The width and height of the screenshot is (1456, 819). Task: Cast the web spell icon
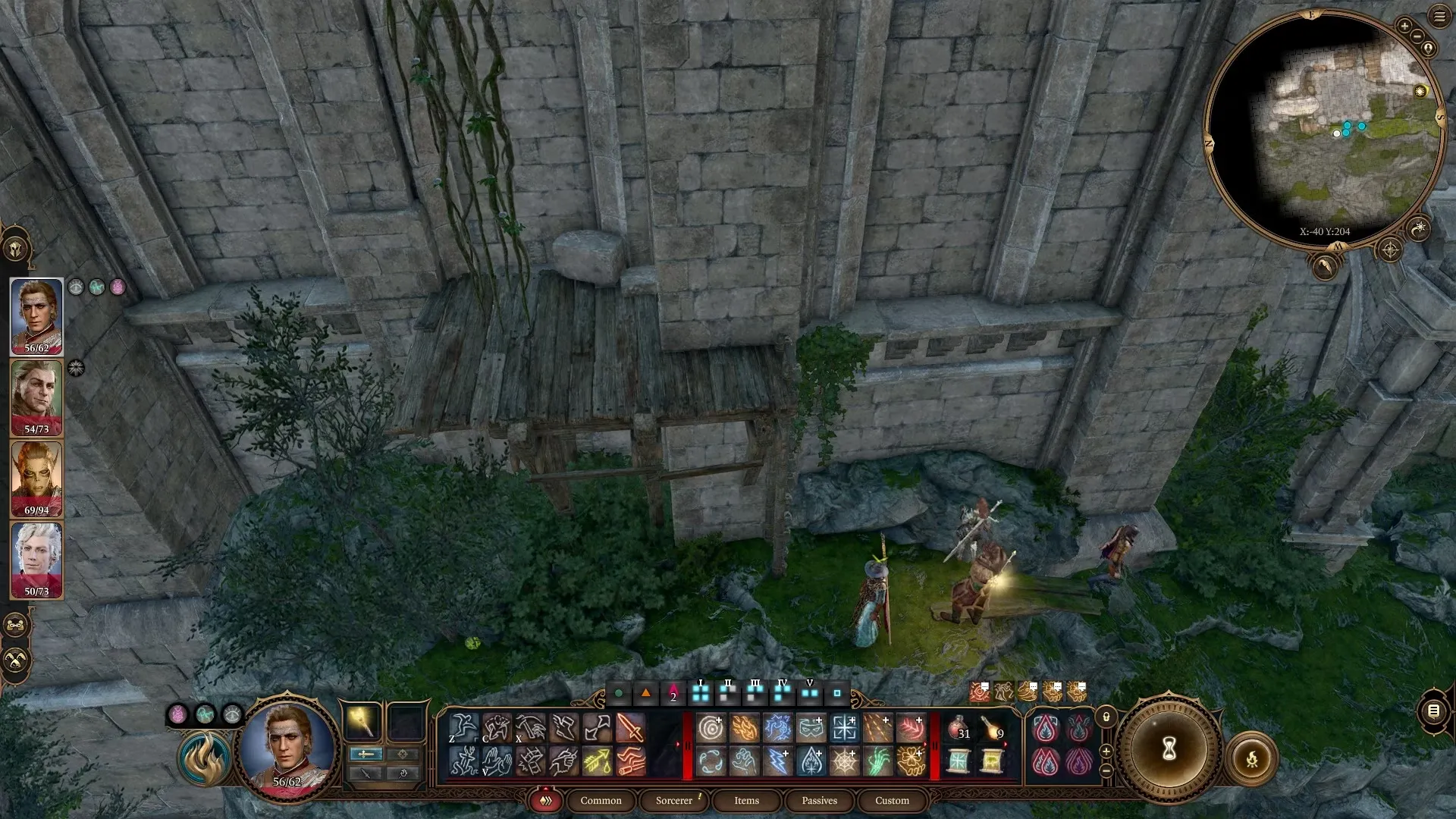tap(844, 761)
